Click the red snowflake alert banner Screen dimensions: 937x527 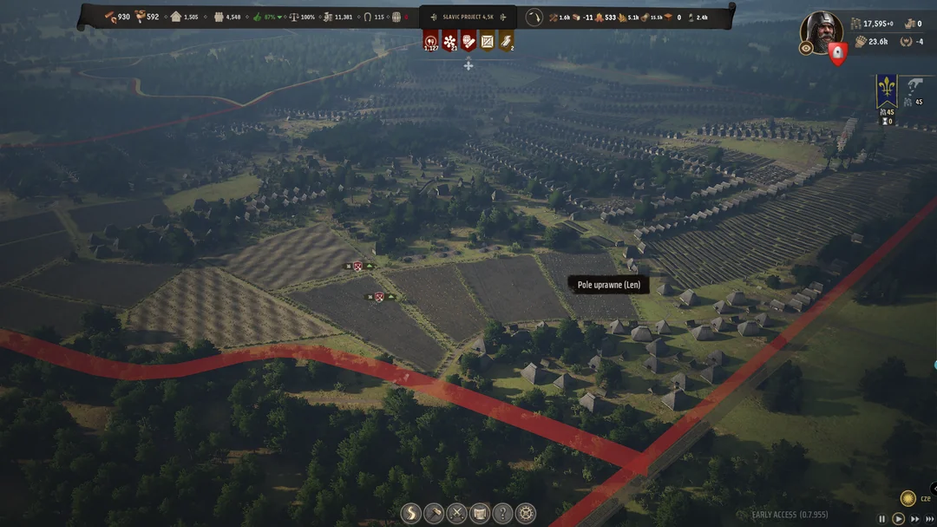coord(450,41)
